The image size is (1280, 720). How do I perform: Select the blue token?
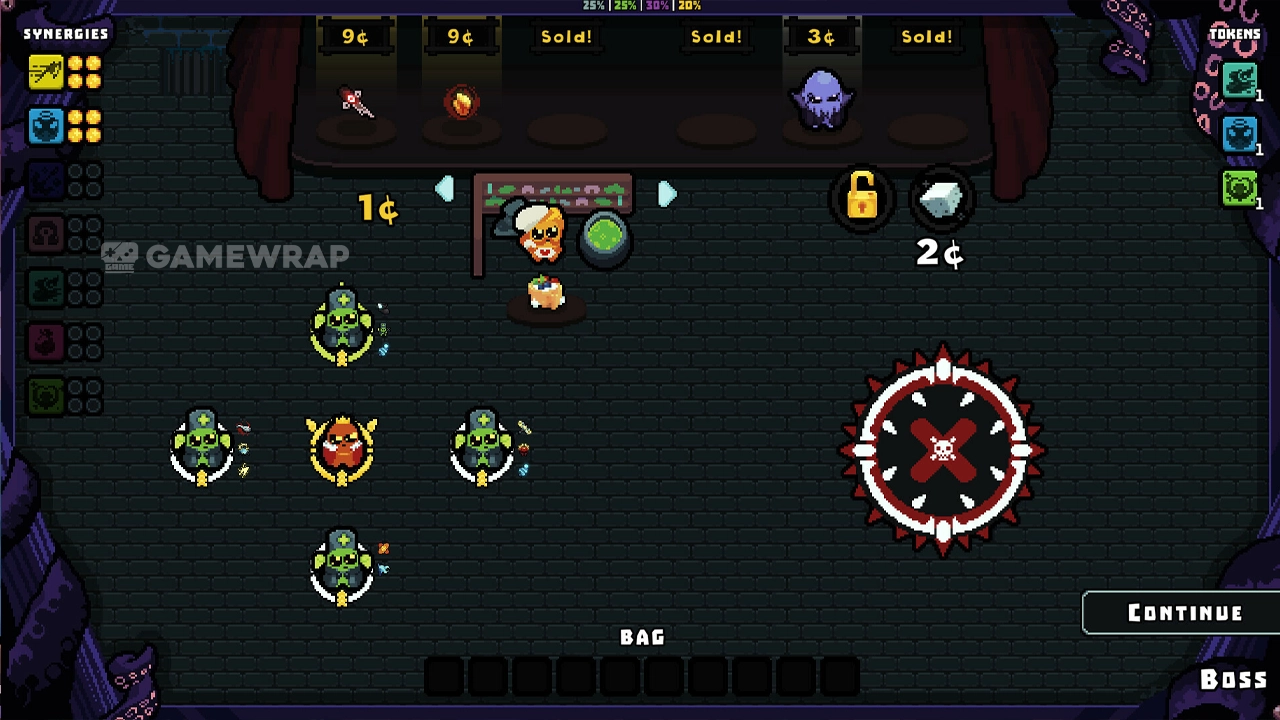(x=1239, y=134)
